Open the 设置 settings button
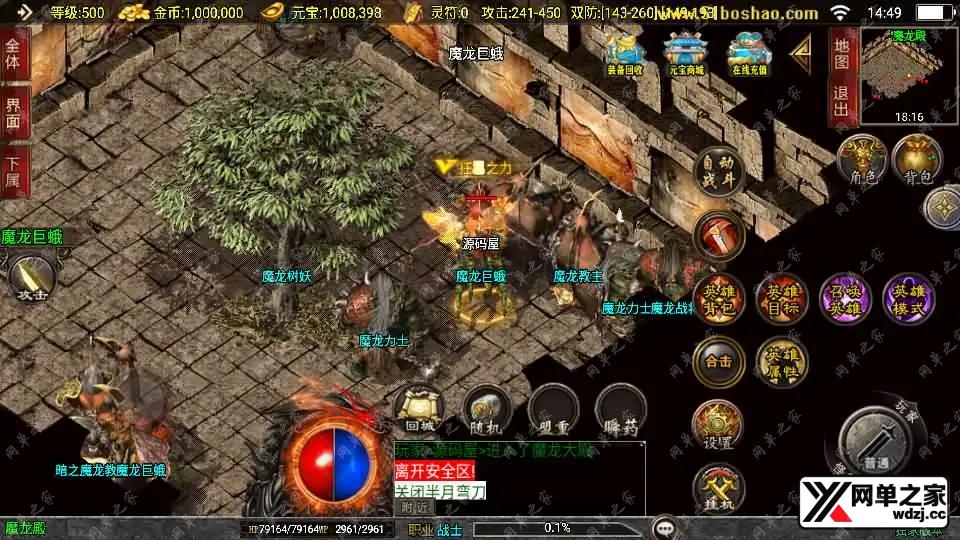The image size is (960, 540). coord(717,424)
